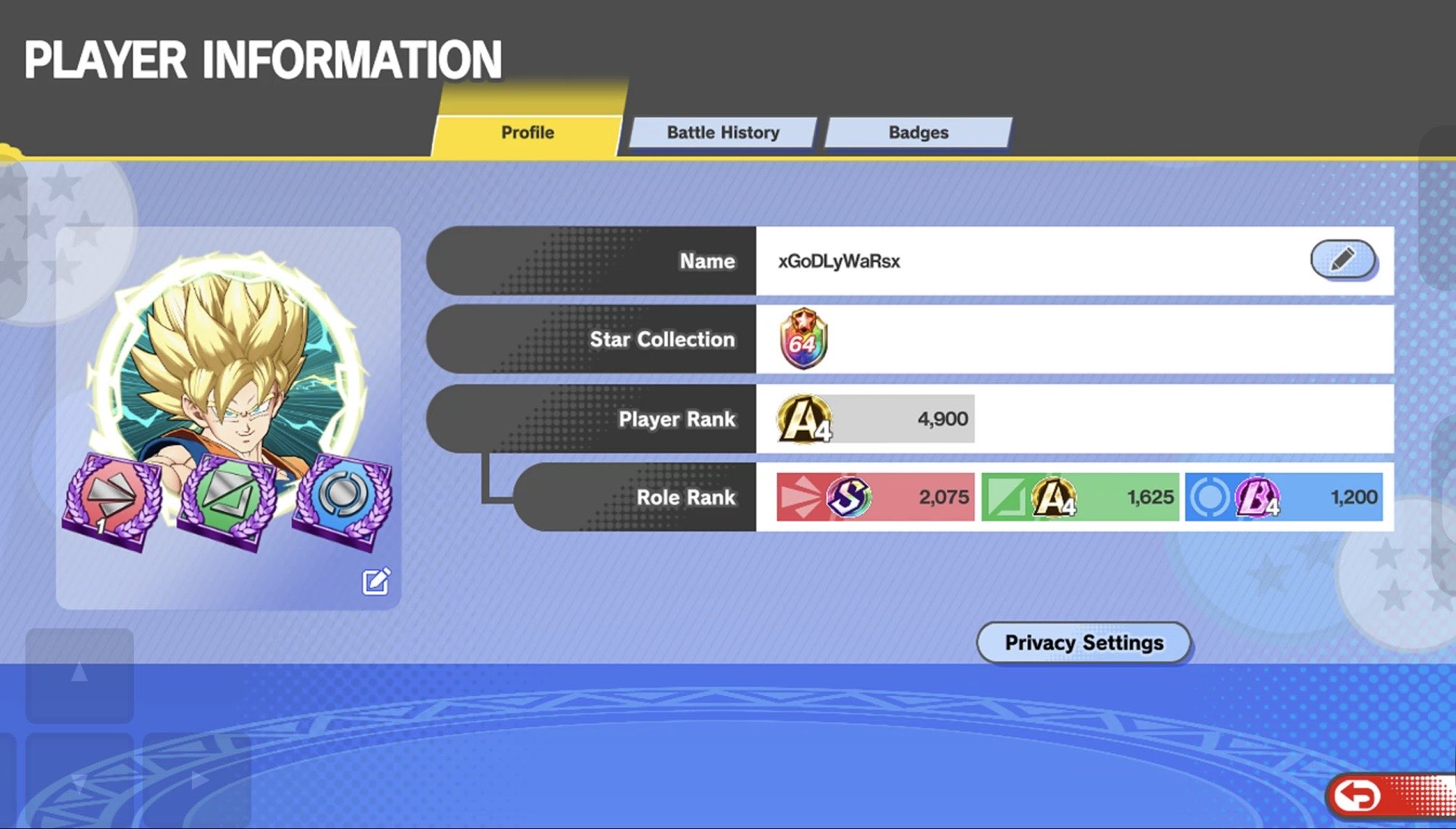This screenshot has width=1456, height=829.
Task: Show the Badges tab
Action: point(918,133)
